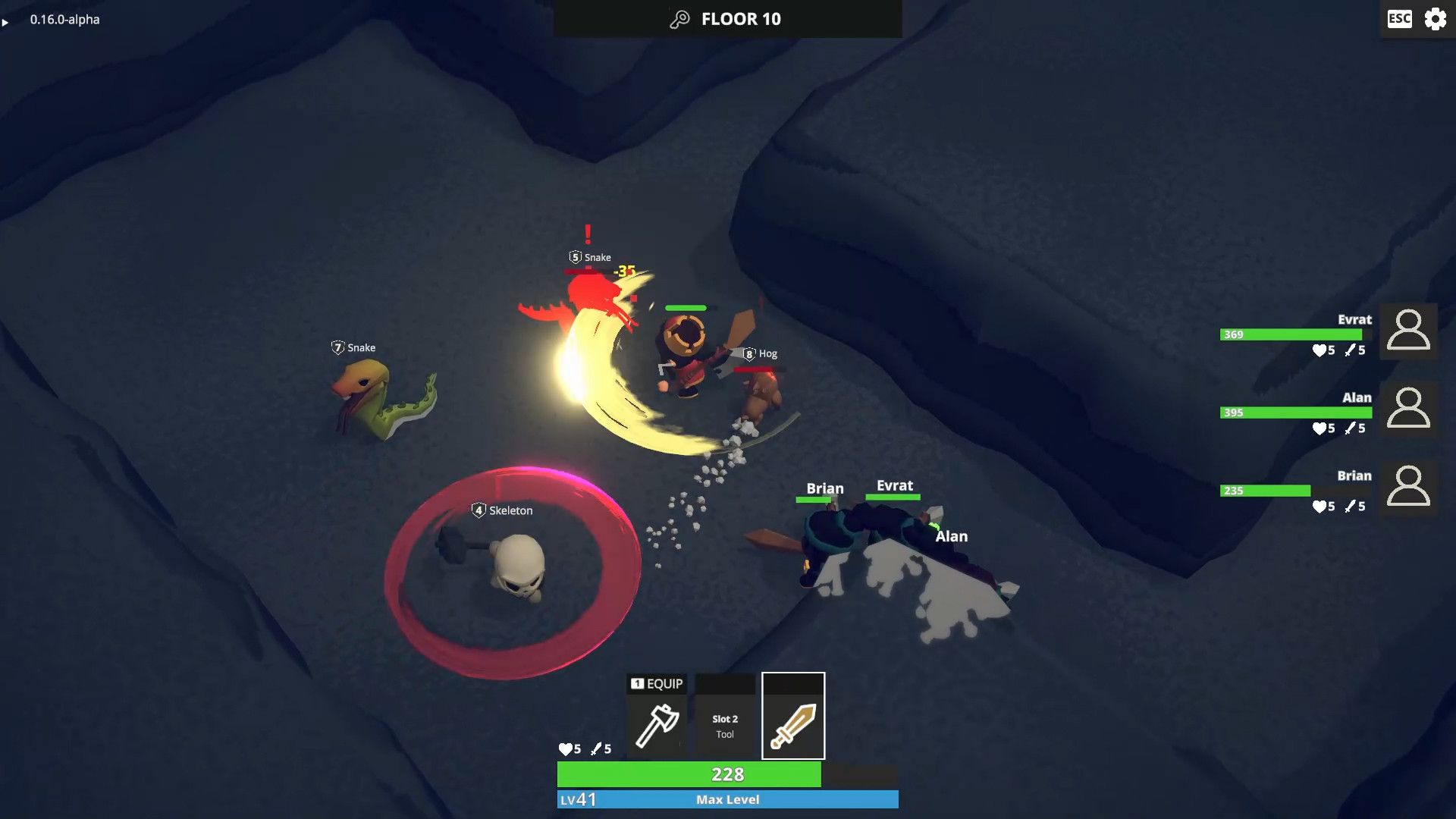Viewport: 1456px width, 819px height.
Task: Select the sword in the third hotbar slot
Action: pyautogui.click(x=793, y=715)
